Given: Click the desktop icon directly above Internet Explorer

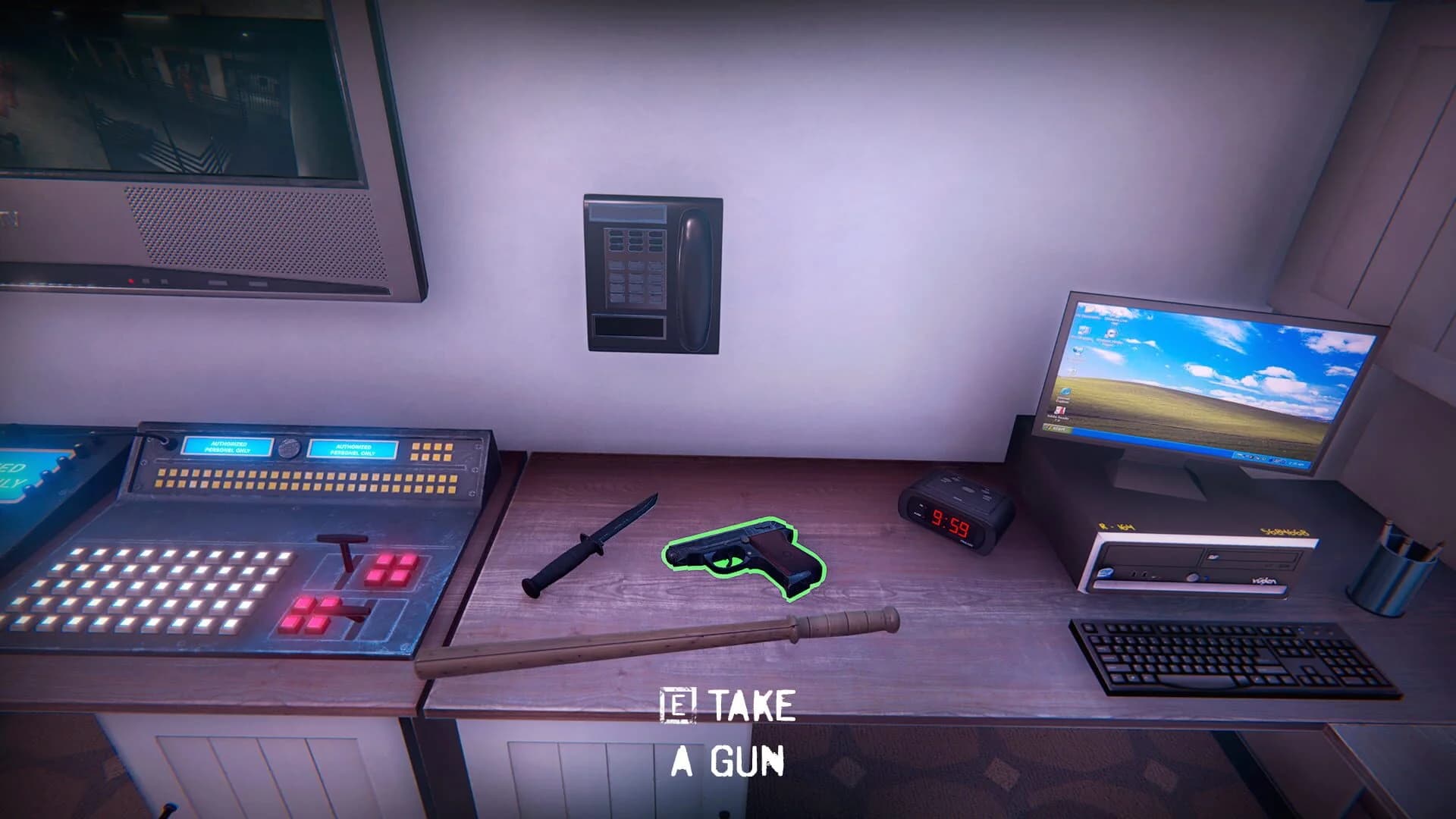Looking at the screenshot, I should (x=1075, y=372).
